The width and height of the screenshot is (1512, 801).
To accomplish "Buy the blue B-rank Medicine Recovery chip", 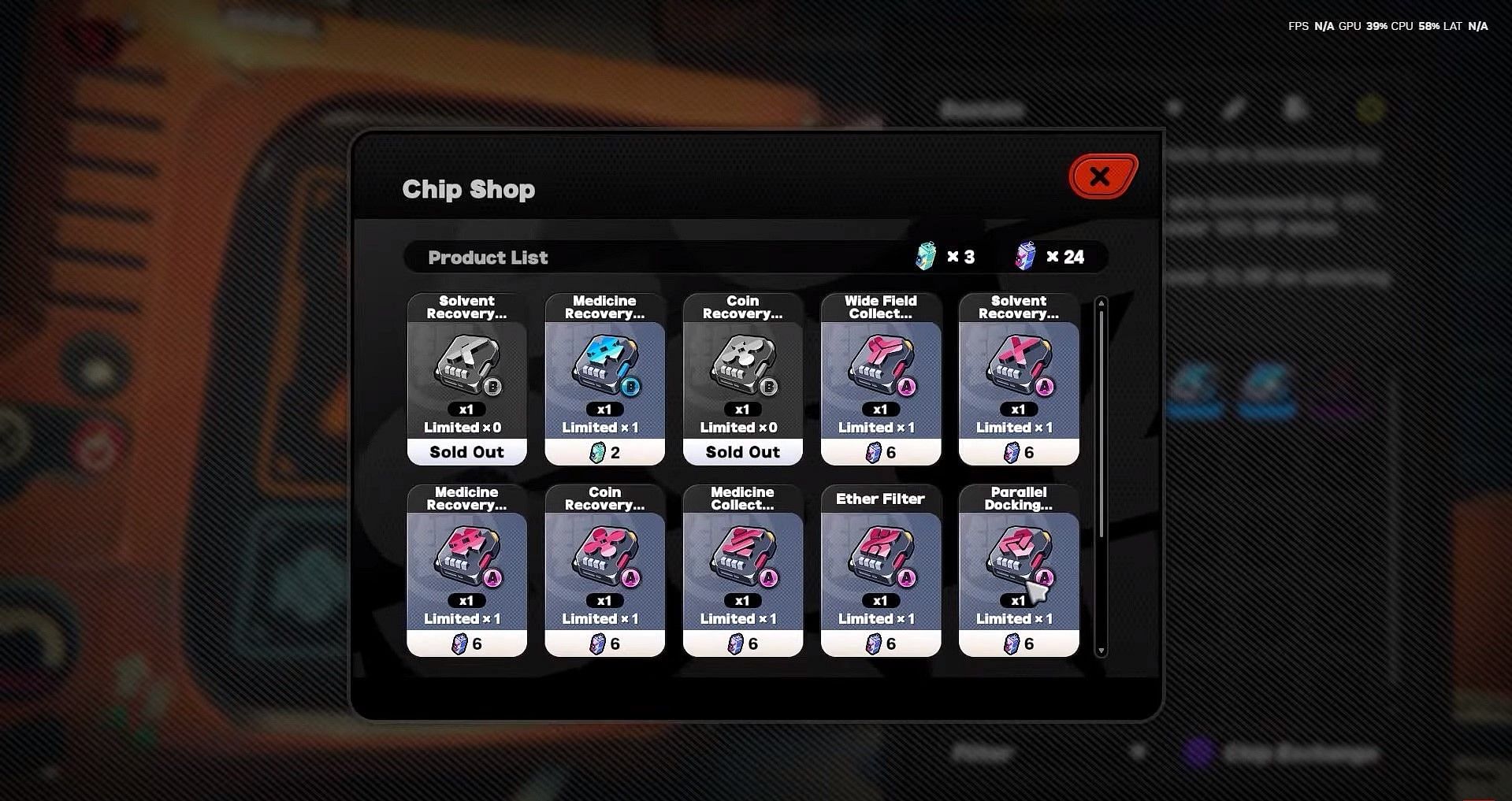I will (604, 379).
